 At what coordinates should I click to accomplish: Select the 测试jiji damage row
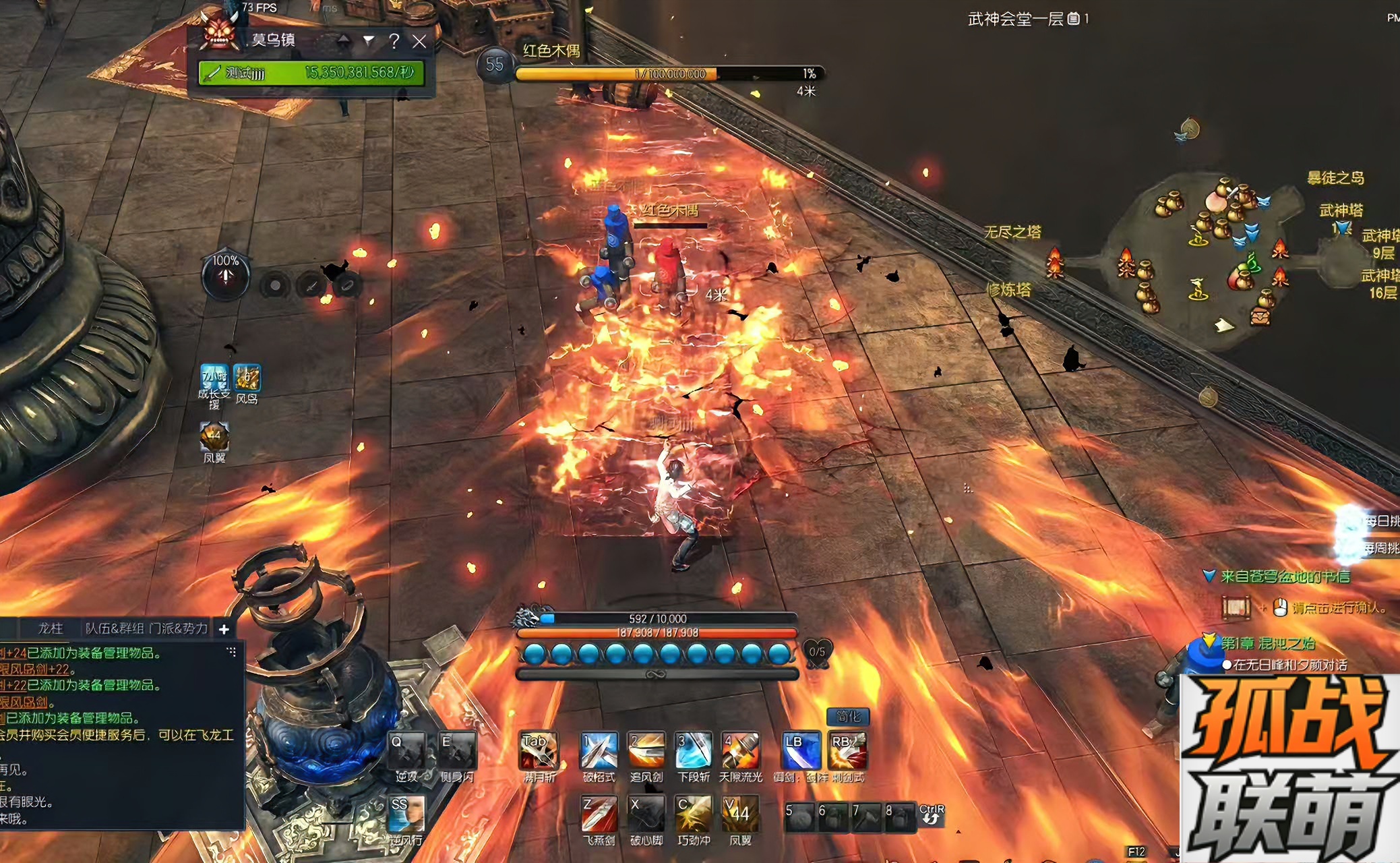coord(311,73)
